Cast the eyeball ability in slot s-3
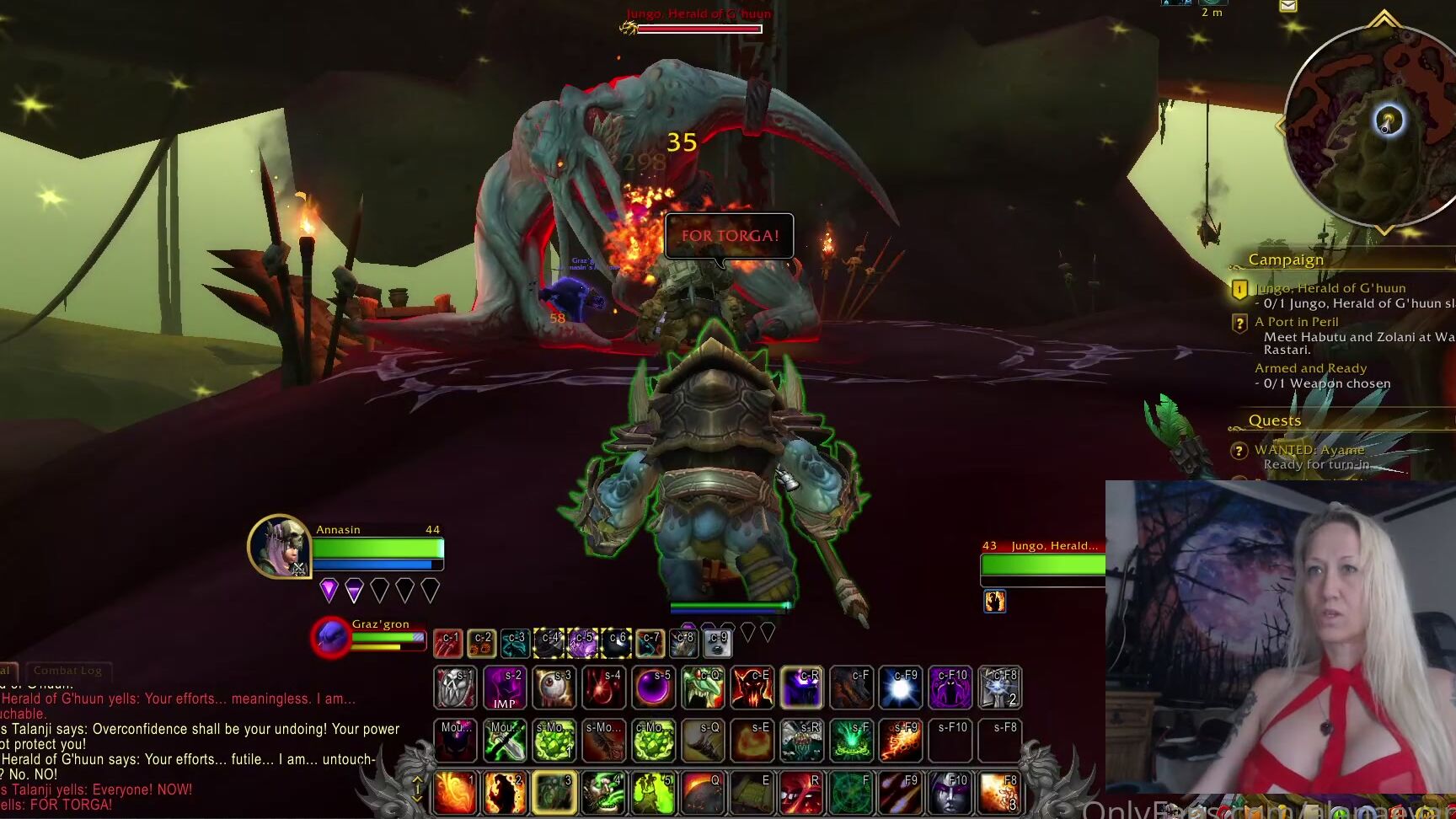 554,688
